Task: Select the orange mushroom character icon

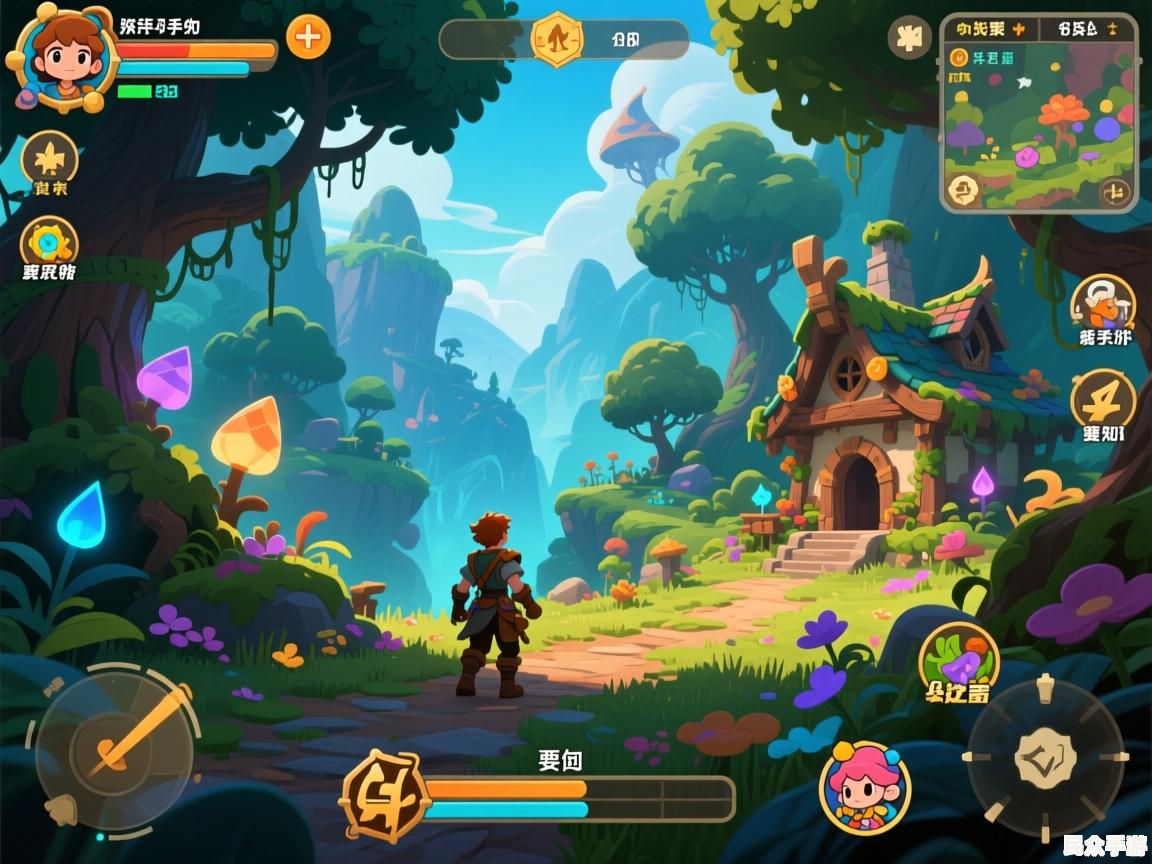Action: [1103, 301]
